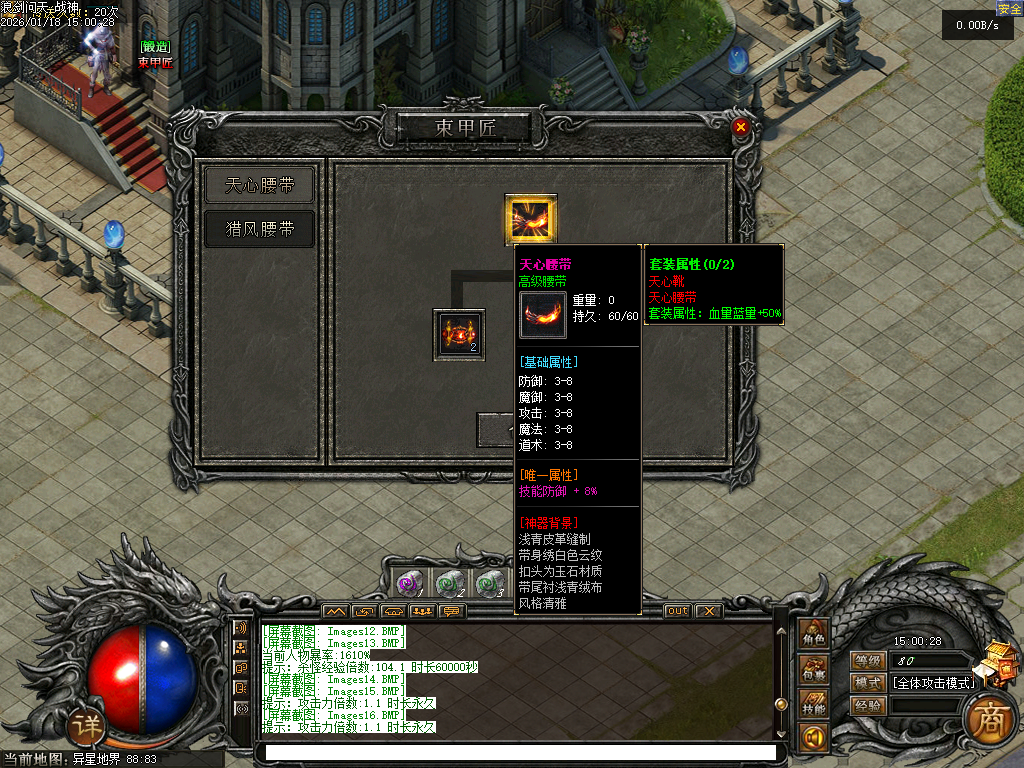This screenshot has height=768, width=1024.
Task: Select the 猎风腰带 recipe entry
Action: [259, 229]
